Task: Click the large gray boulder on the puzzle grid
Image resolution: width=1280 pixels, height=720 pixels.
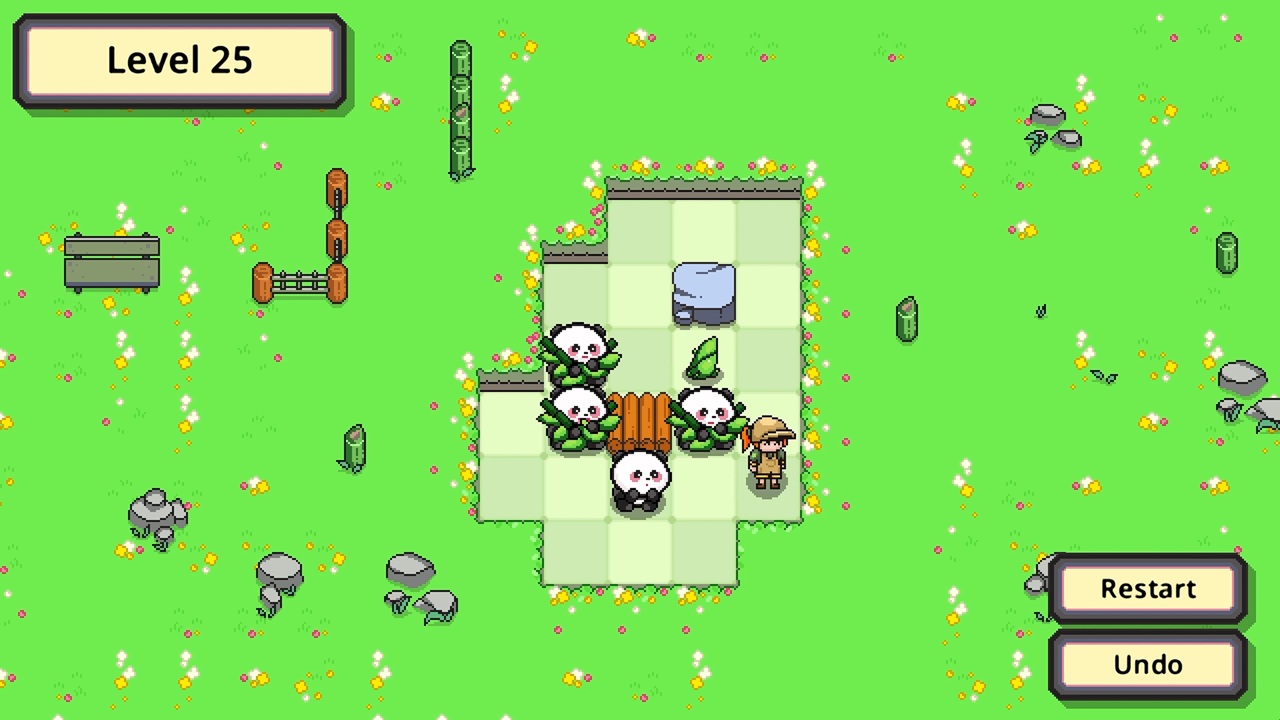Action: (703, 293)
